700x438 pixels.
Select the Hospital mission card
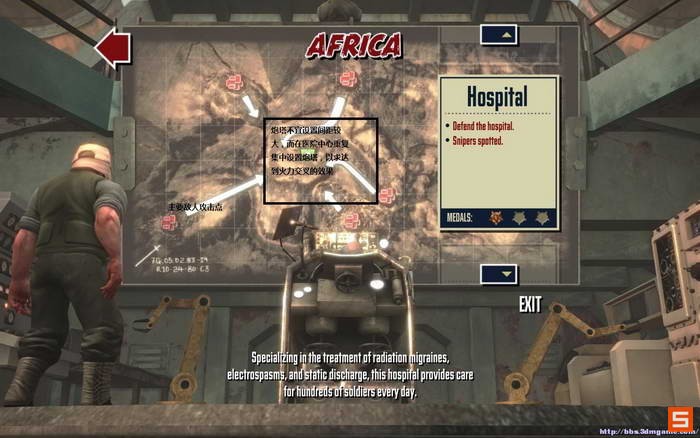[x=499, y=154]
